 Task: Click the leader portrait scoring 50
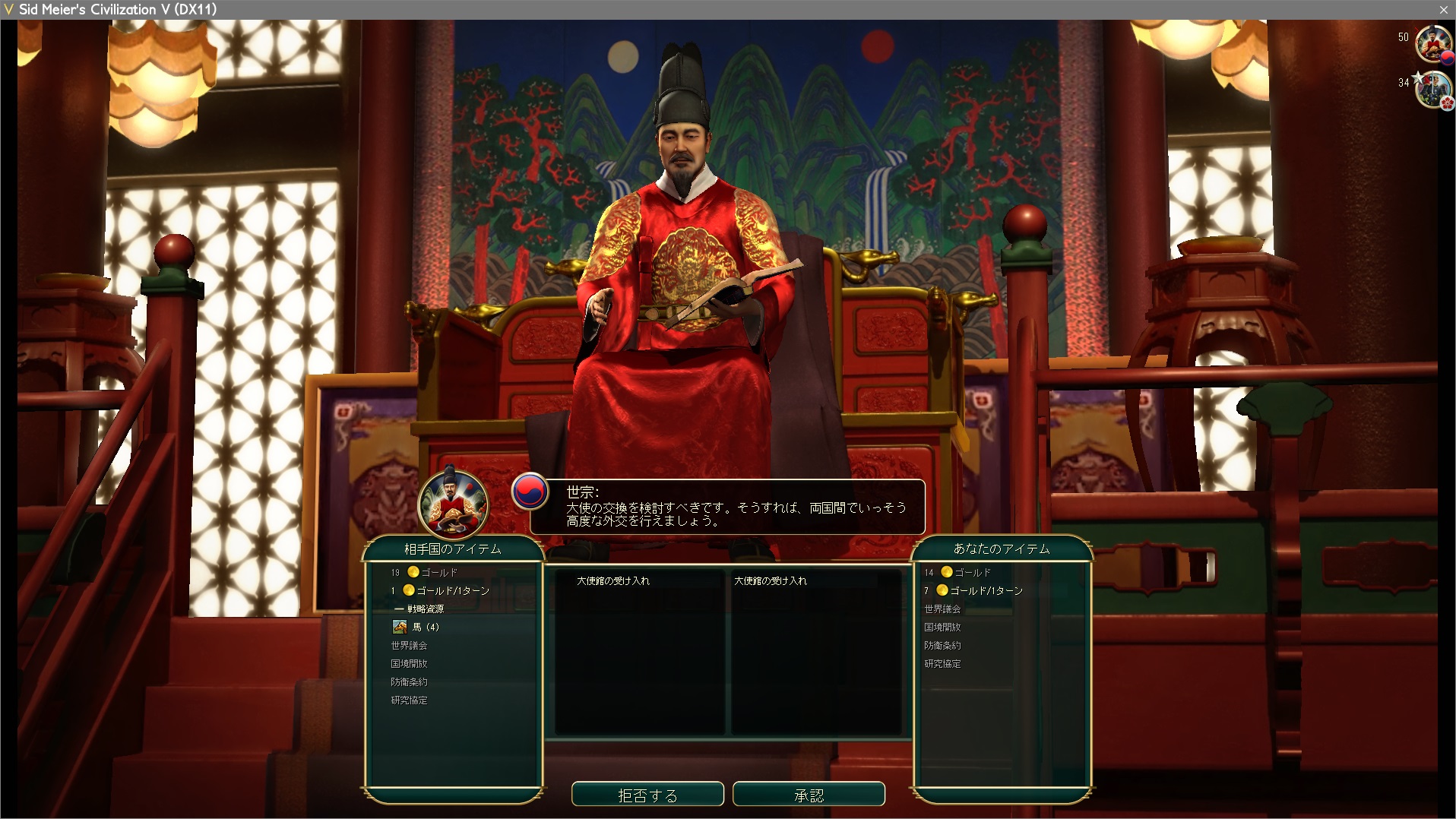[x=1432, y=43]
